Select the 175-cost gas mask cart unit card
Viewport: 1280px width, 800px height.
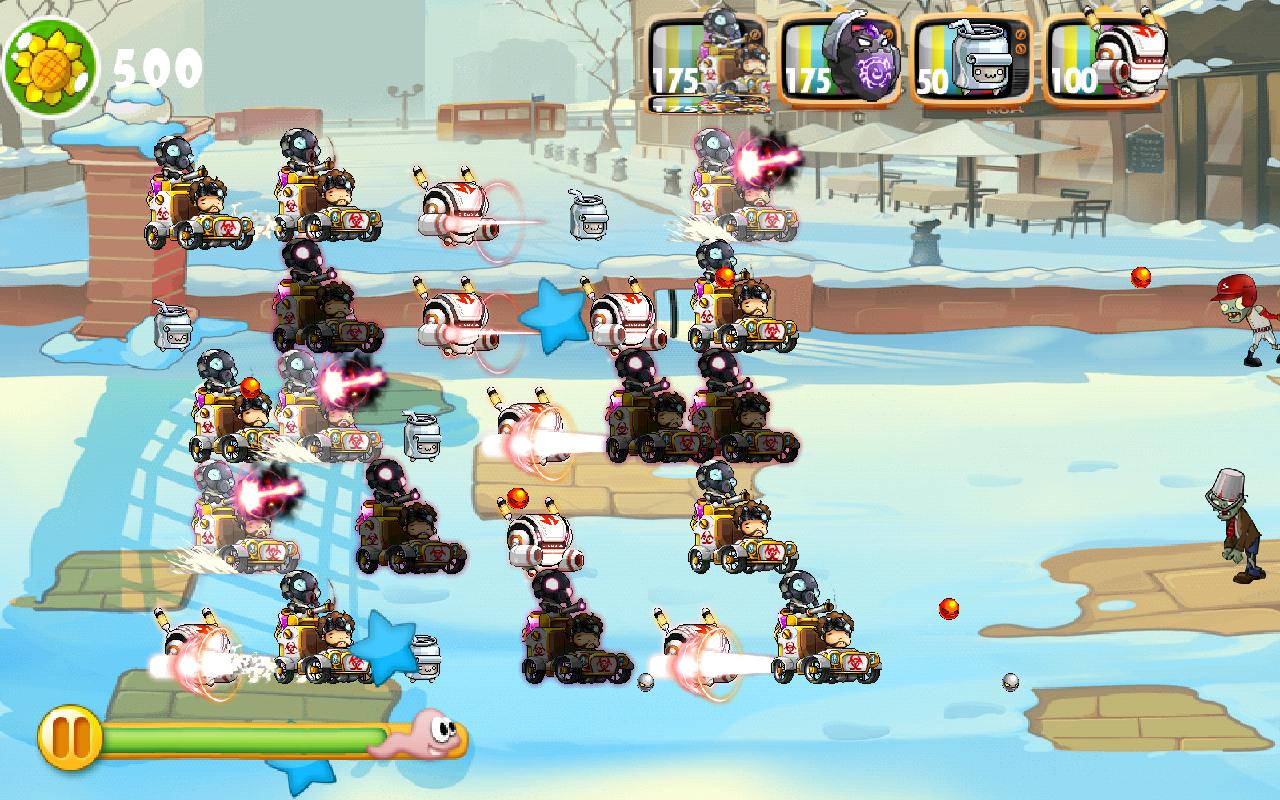coord(707,62)
